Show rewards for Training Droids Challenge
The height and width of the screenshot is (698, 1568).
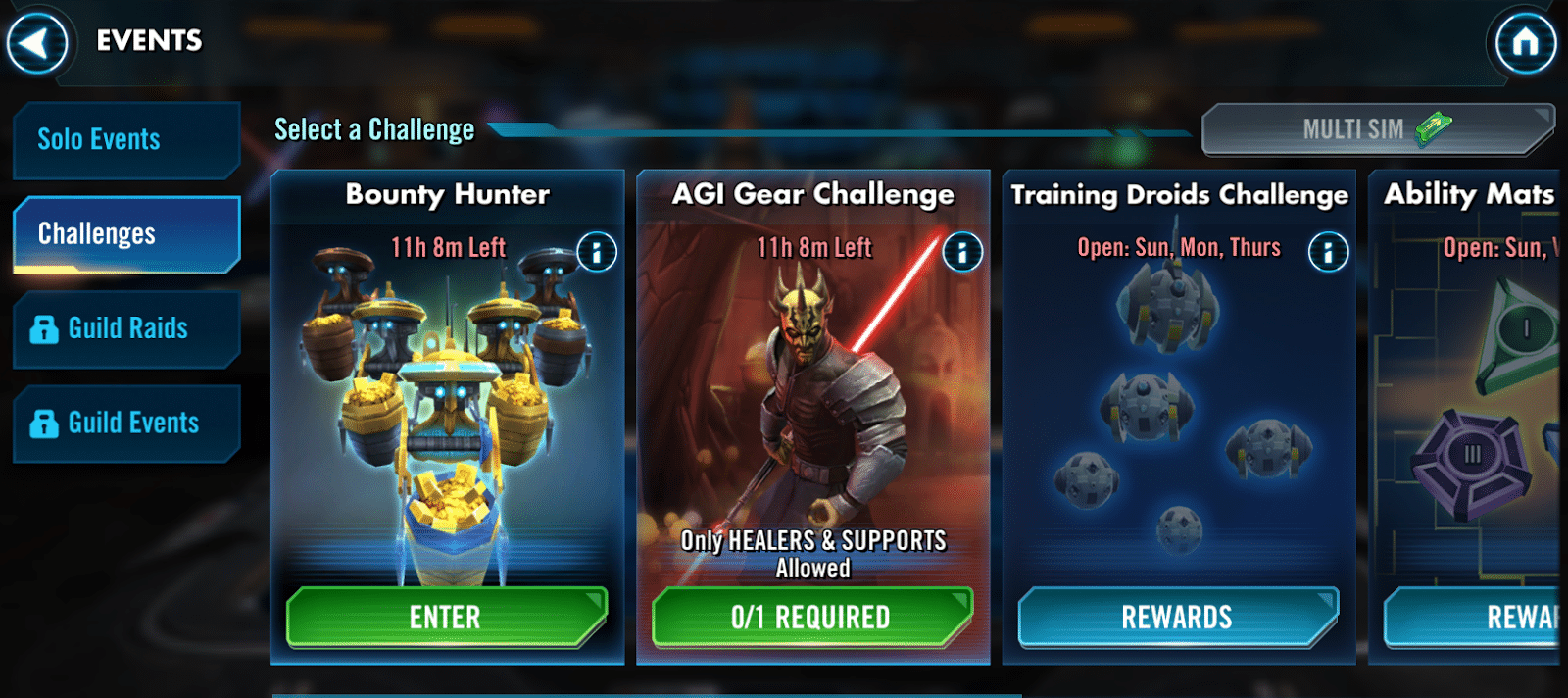click(1177, 618)
